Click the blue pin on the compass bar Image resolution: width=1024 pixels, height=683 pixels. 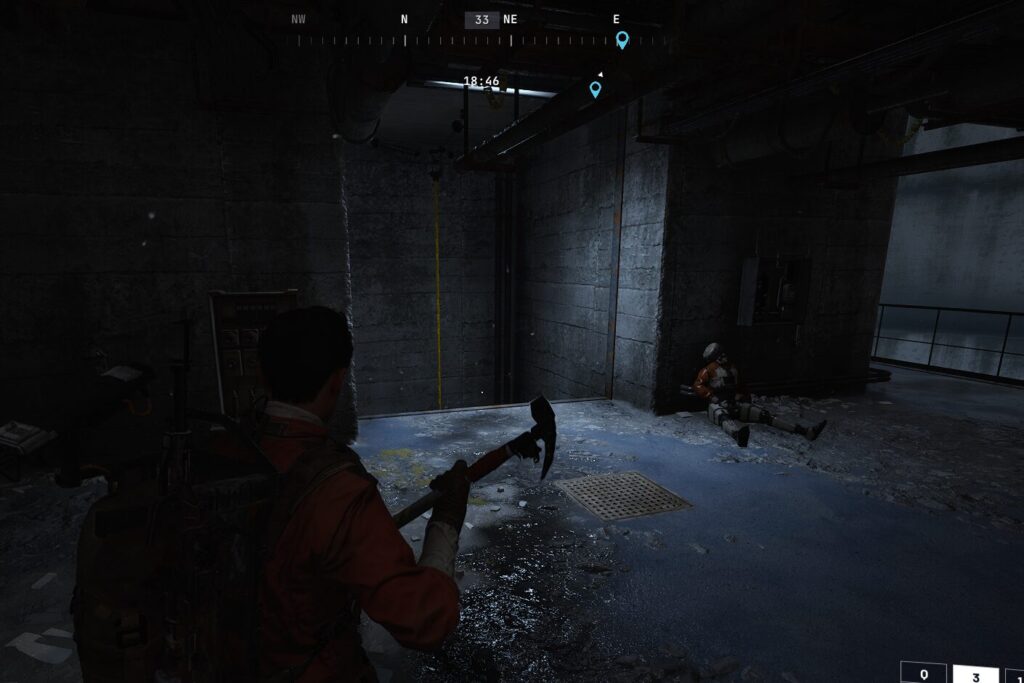point(622,39)
